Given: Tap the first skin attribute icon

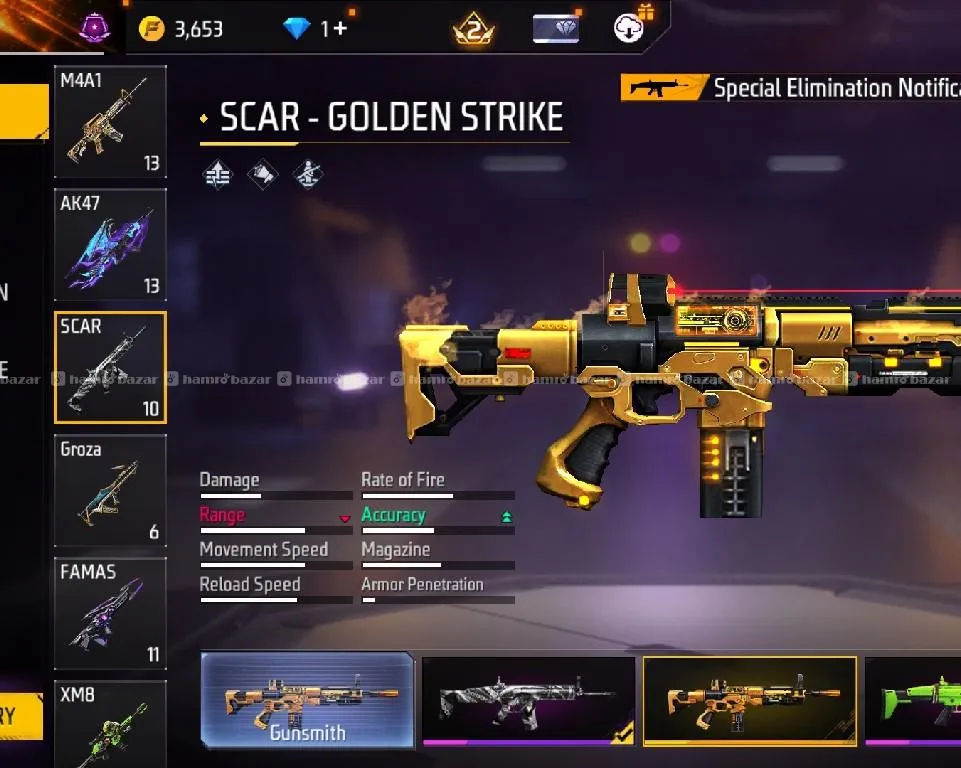Looking at the screenshot, I should [x=217, y=175].
